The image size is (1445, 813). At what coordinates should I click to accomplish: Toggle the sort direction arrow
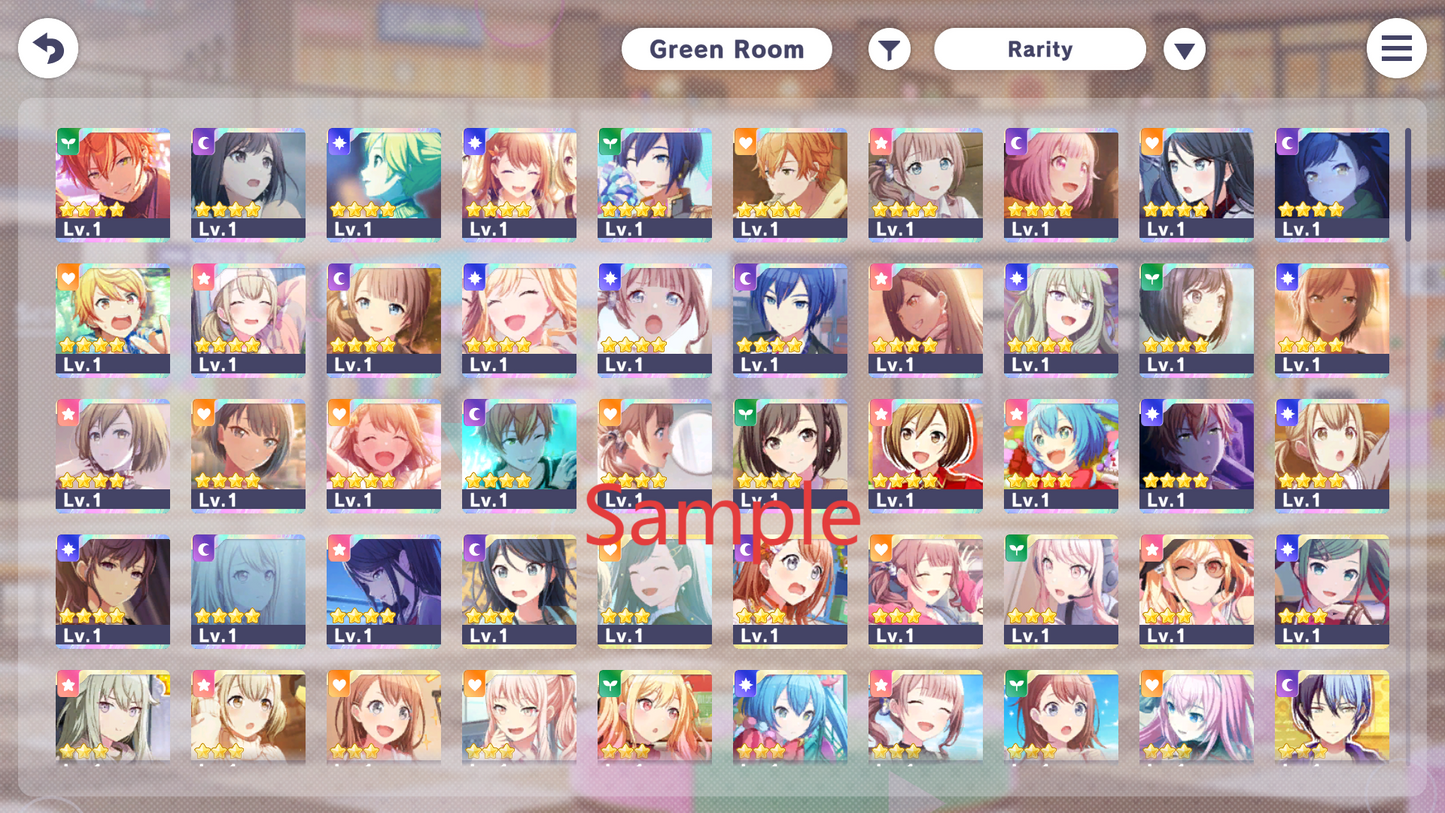point(1184,48)
